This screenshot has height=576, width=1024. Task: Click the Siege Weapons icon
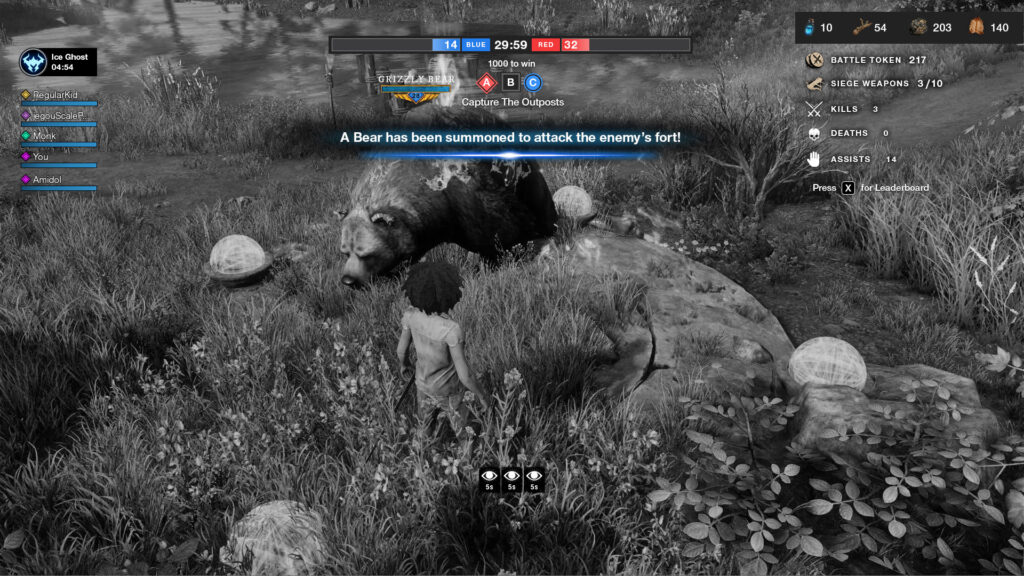tap(814, 84)
